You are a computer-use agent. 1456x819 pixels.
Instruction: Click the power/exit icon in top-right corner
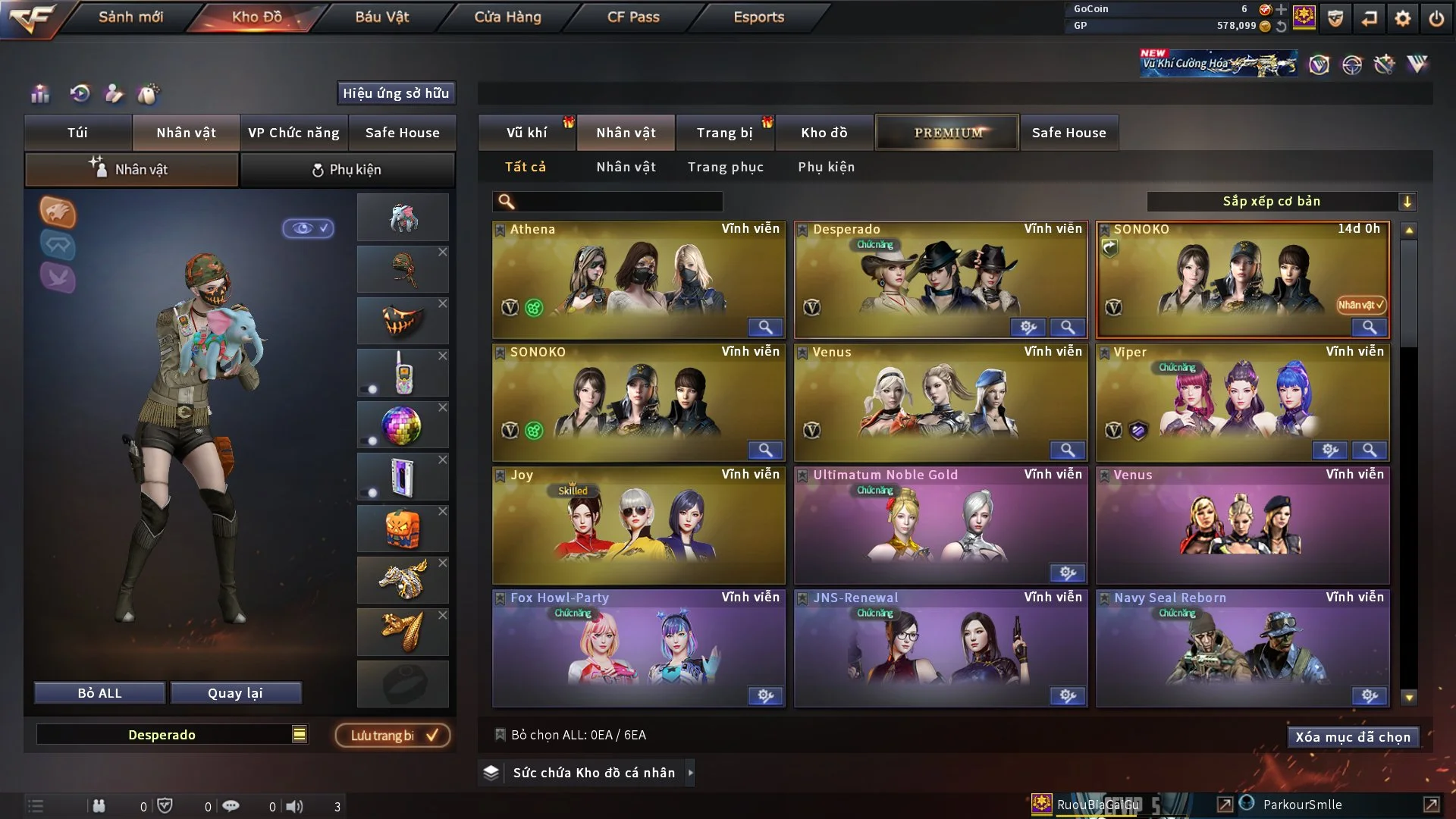[x=1437, y=17]
